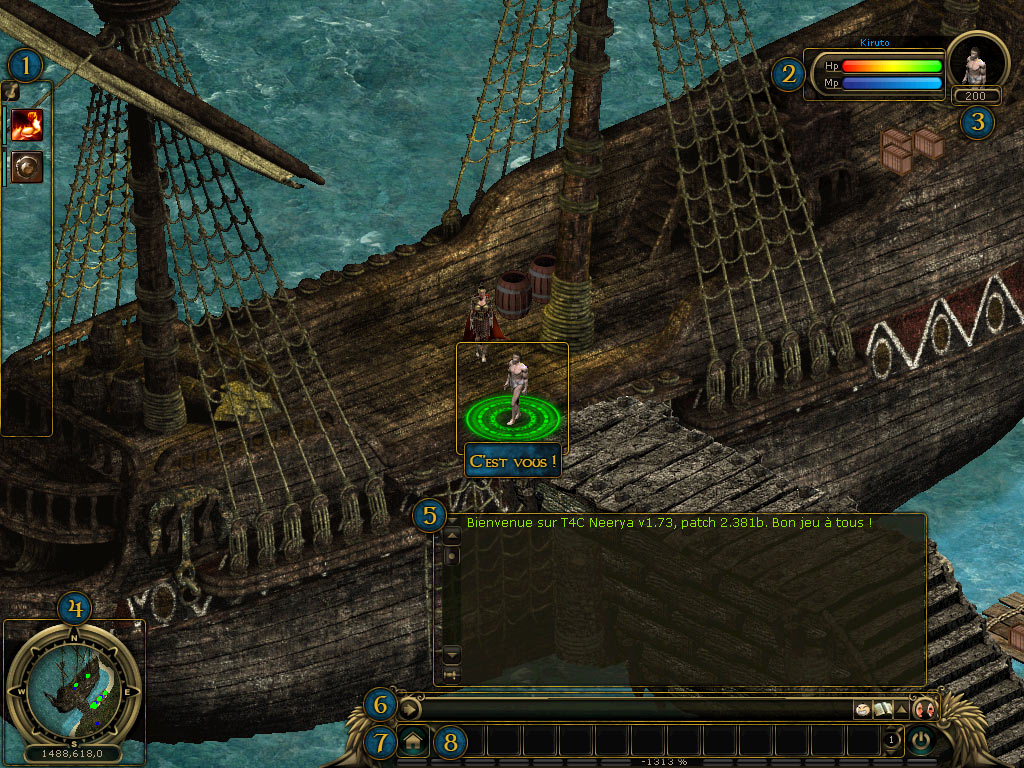Click the green power button
1024x768 pixels.
(x=920, y=741)
